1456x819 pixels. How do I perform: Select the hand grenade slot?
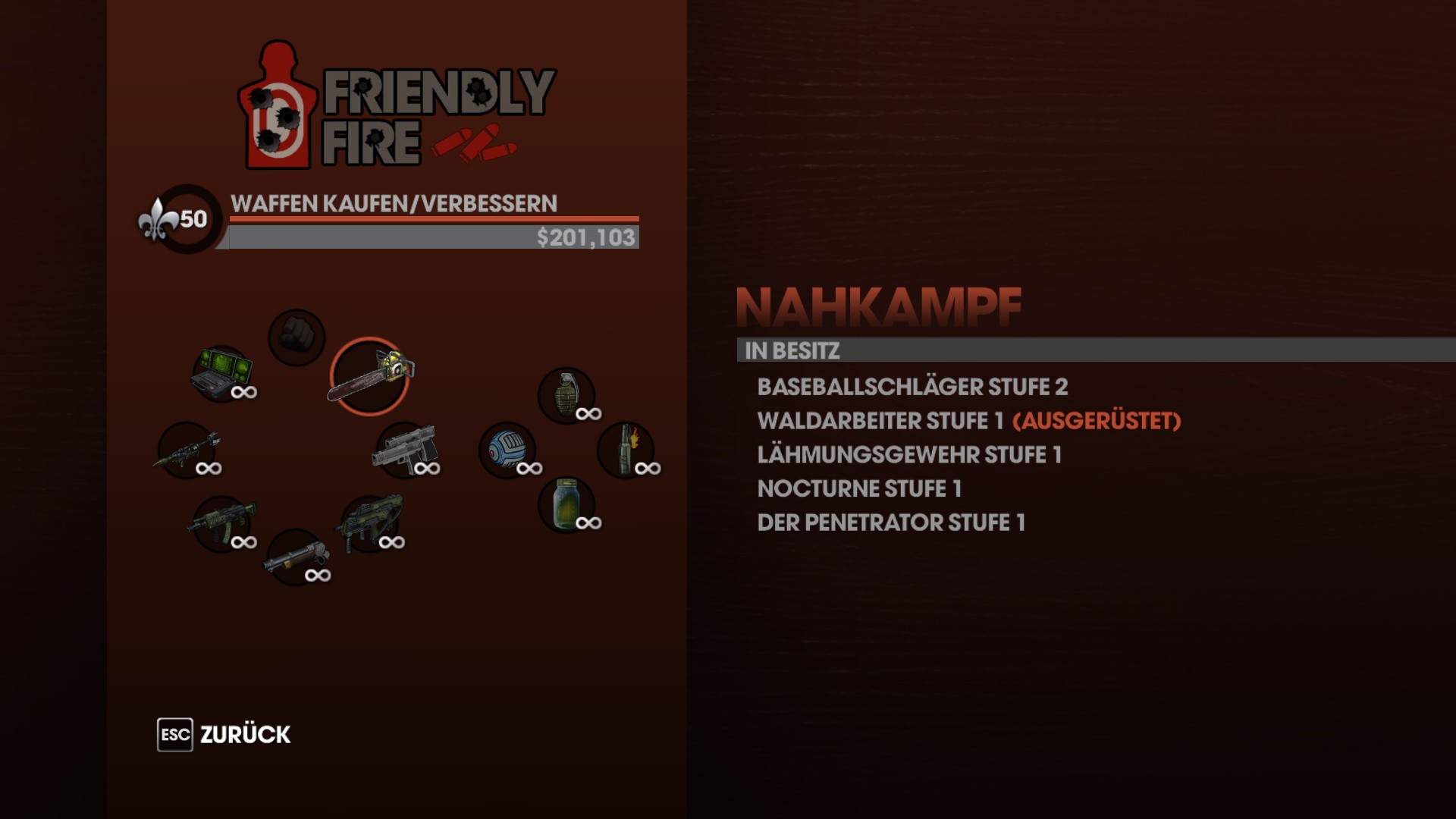566,395
